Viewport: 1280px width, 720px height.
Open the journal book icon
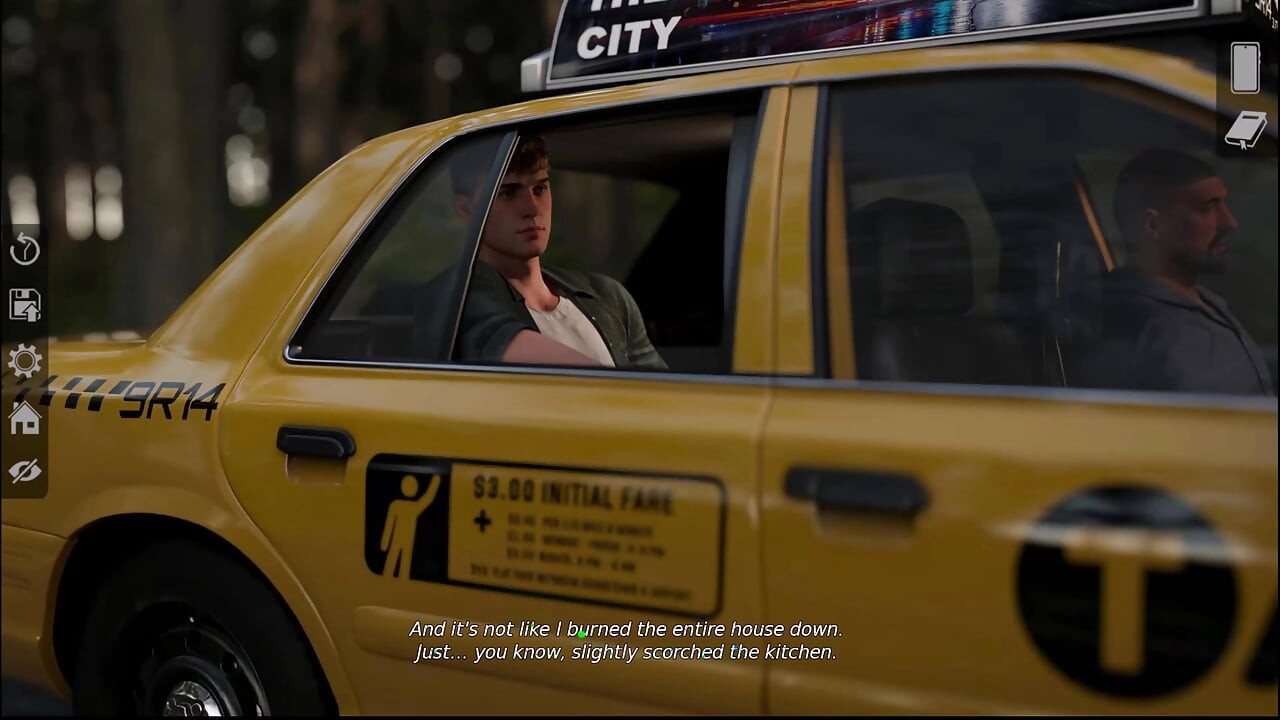1245,129
